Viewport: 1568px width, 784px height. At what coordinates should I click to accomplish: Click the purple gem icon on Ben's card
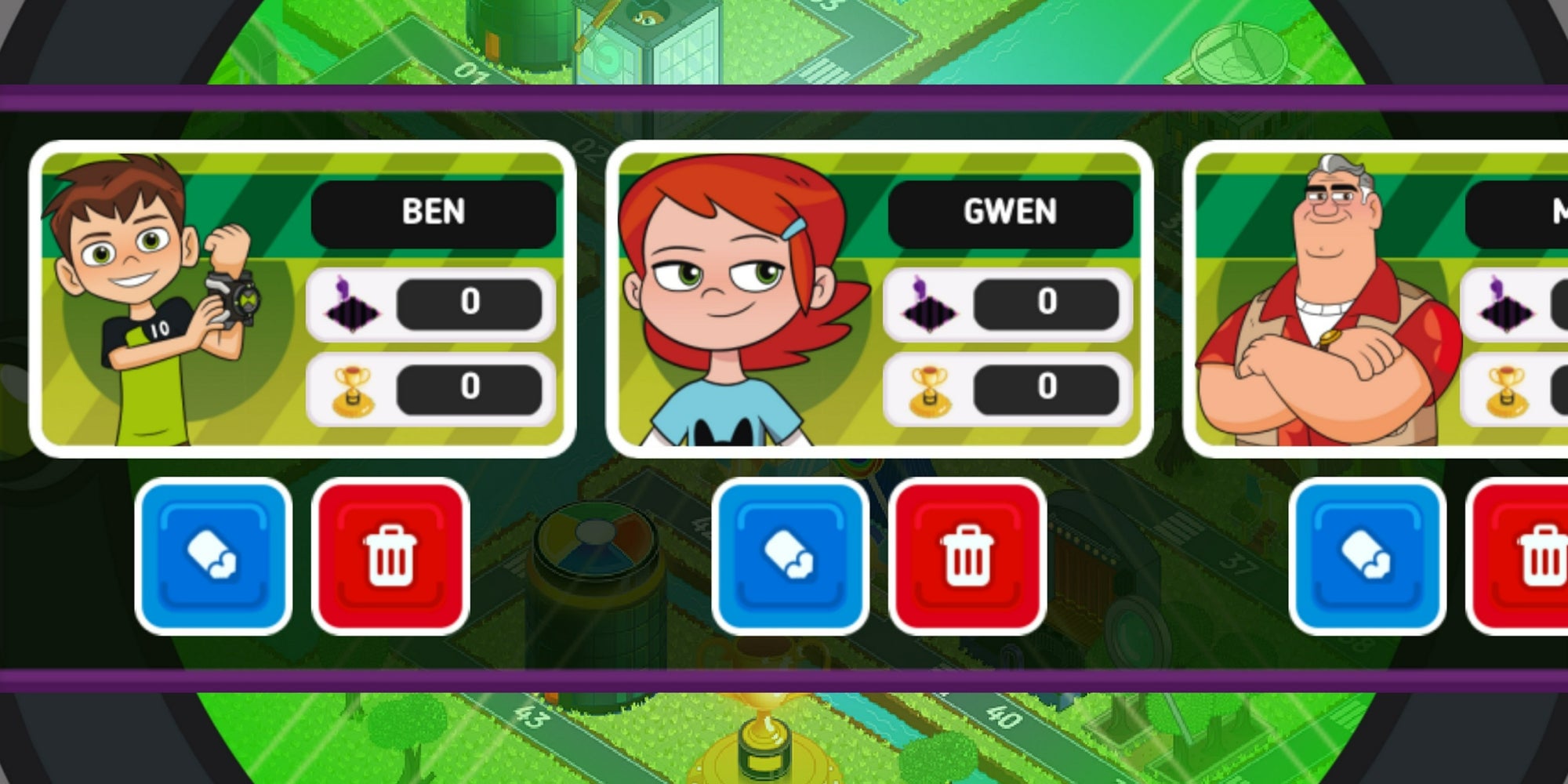[354, 306]
